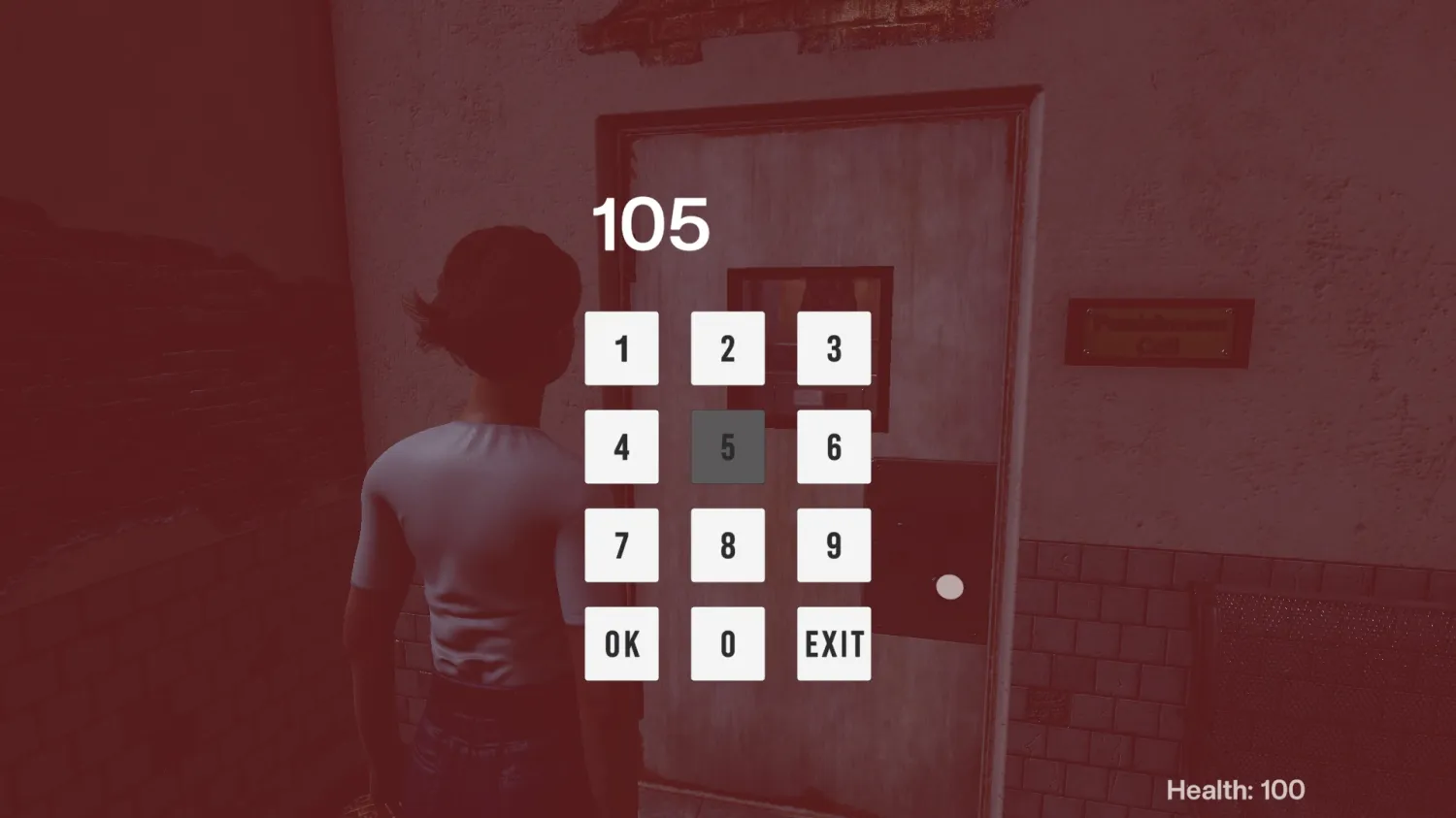Image resolution: width=1456 pixels, height=818 pixels.
Task: Click the white doorbell circle on the door
Action: pyautogui.click(x=948, y=586)
